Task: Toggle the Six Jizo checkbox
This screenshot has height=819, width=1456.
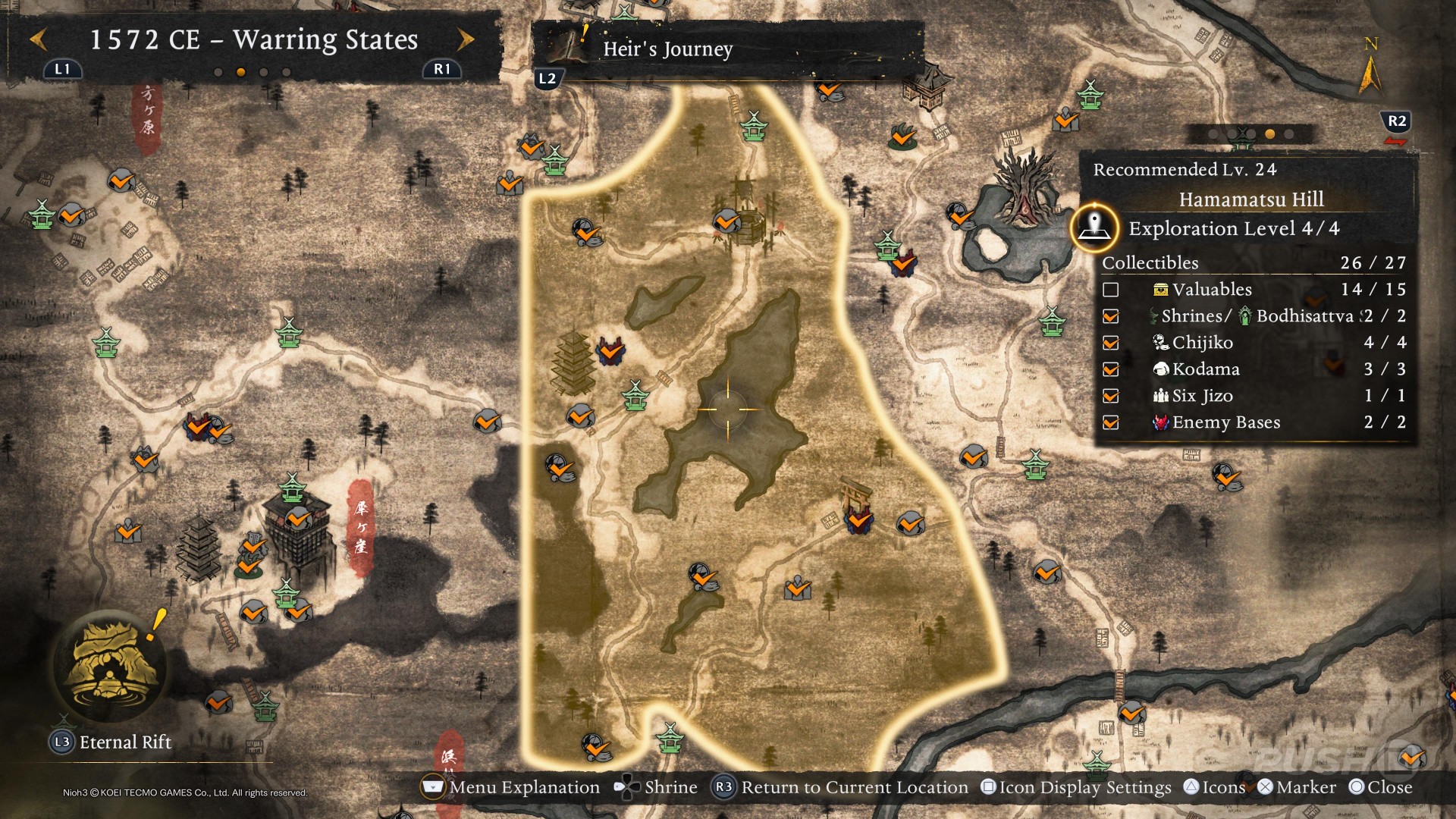Action: click(1111, 396)
